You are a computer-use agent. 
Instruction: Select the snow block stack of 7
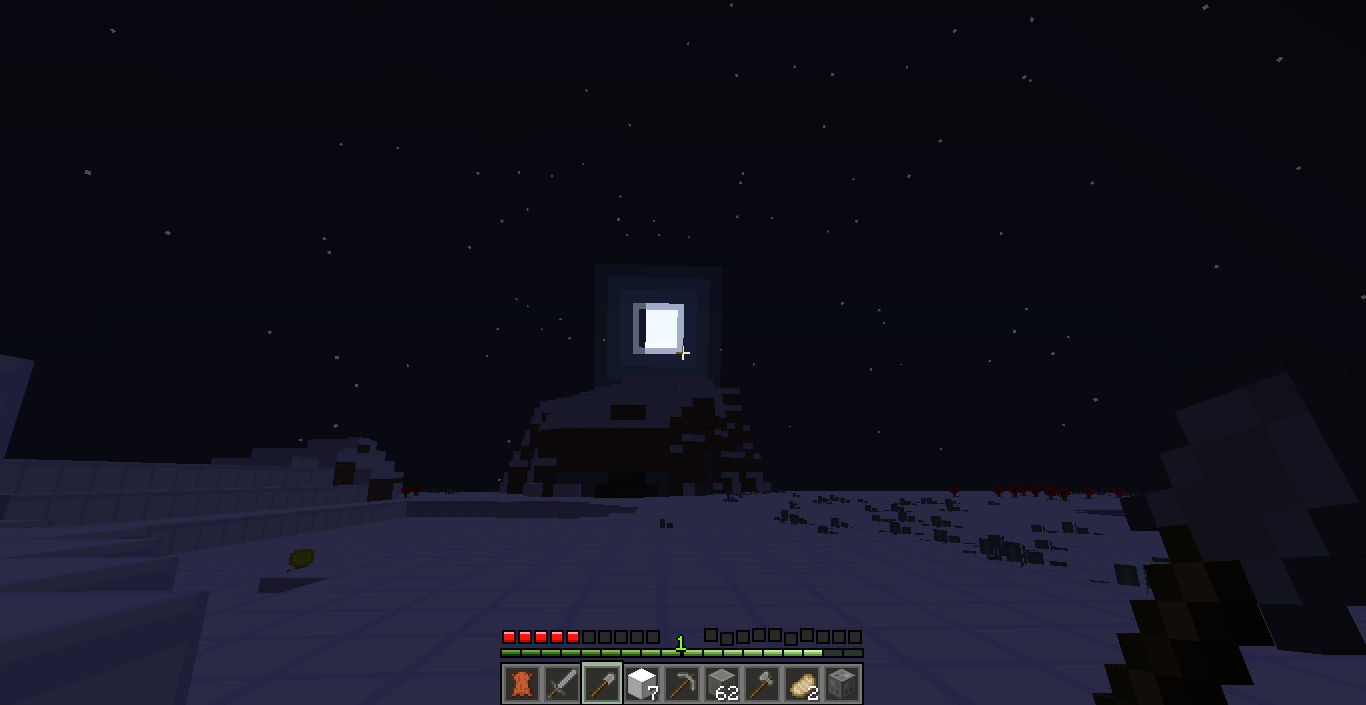point(641,684)
